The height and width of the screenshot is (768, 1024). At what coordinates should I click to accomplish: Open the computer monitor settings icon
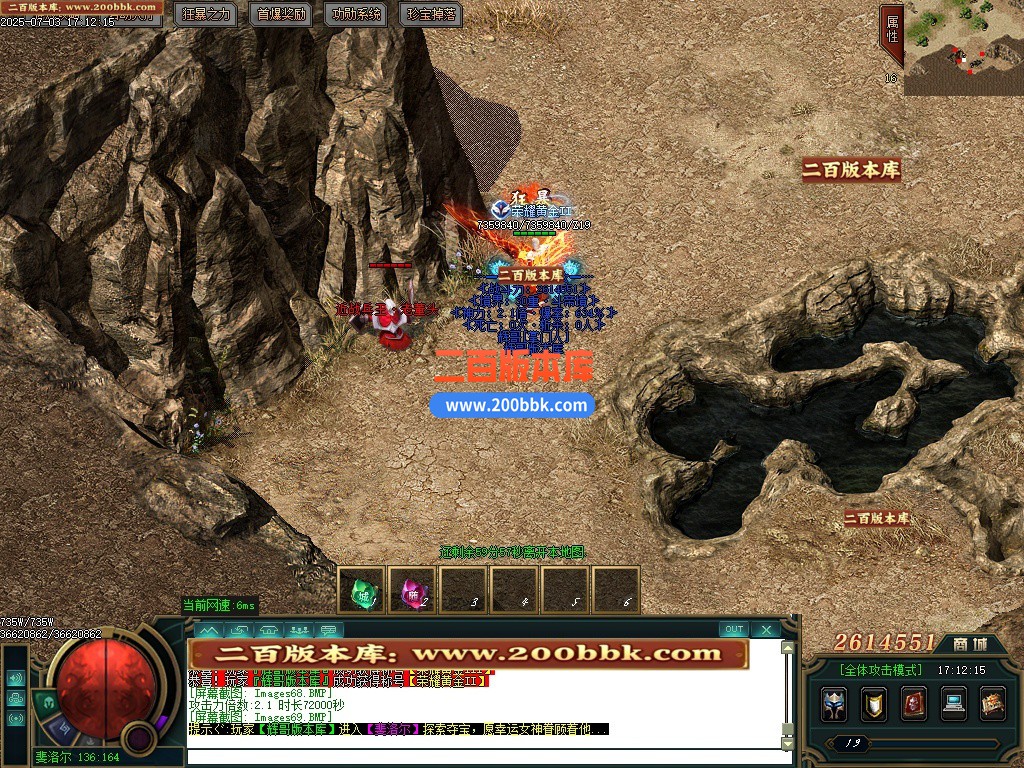(x=953, y=704)
